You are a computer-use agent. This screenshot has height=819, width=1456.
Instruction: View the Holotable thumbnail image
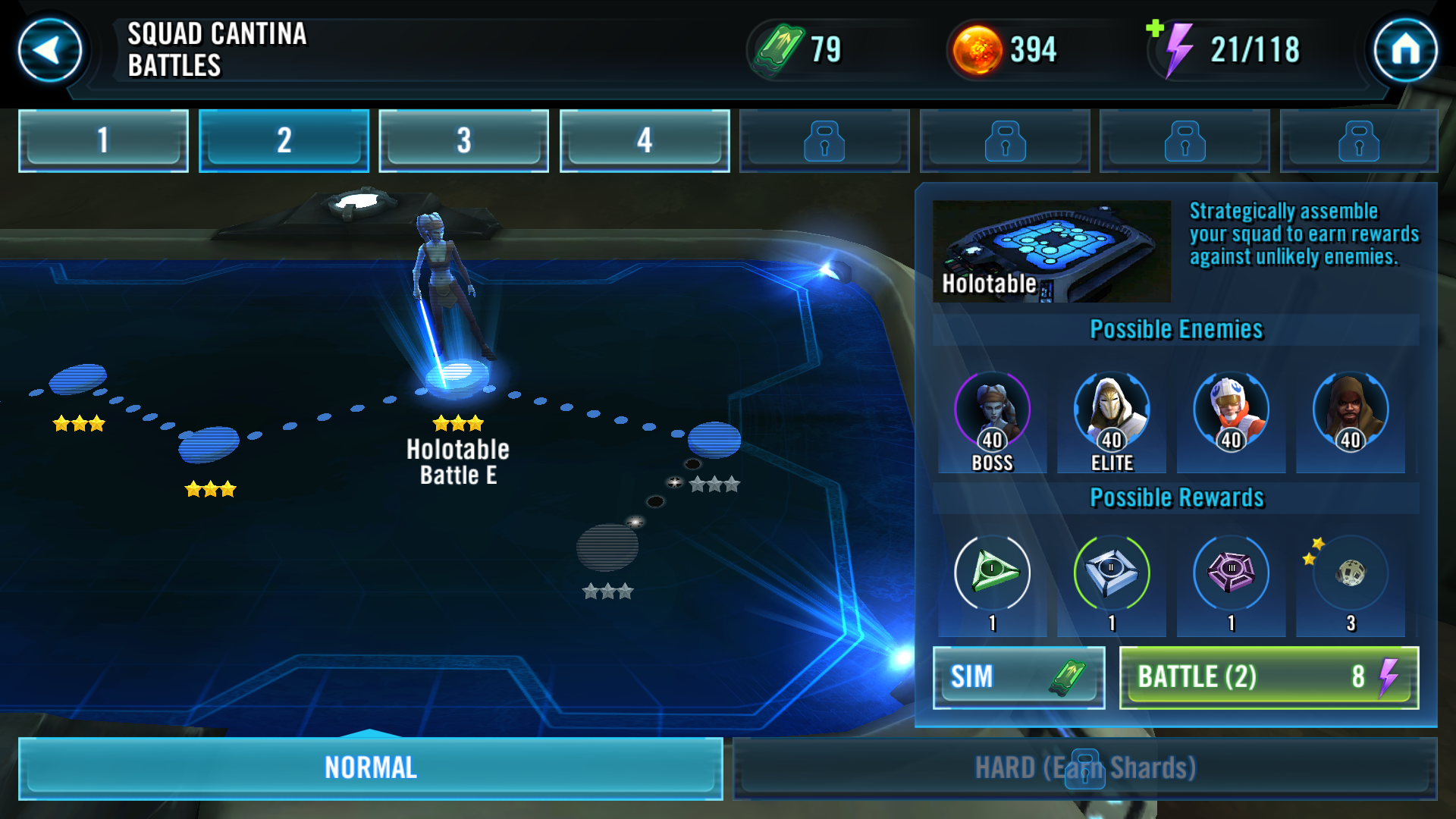click(x=1052, y=251)
